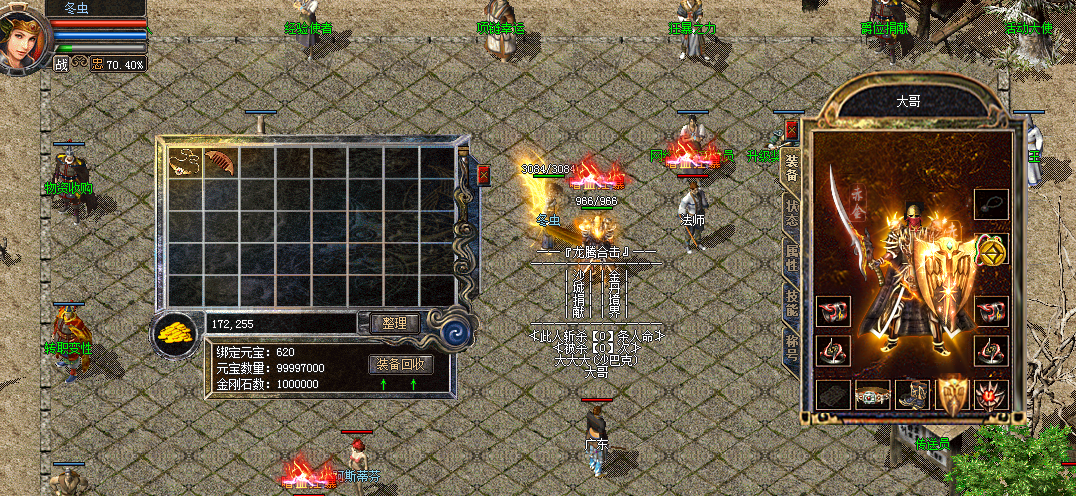Select the equipped boots slot
1076x496 pixels.
pos(912,395)
